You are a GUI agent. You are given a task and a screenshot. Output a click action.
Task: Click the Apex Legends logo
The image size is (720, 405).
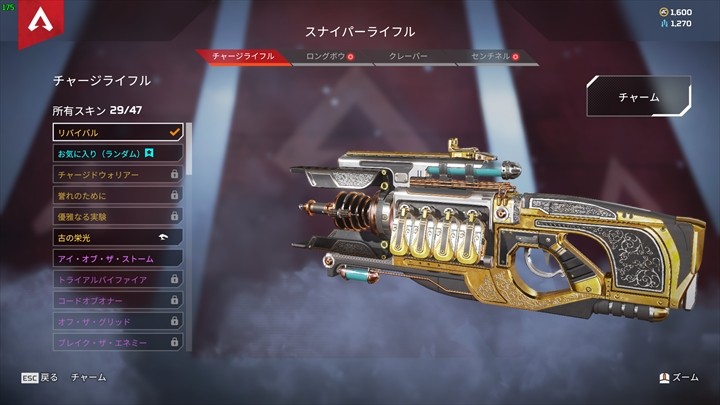[x=42, y=23]
